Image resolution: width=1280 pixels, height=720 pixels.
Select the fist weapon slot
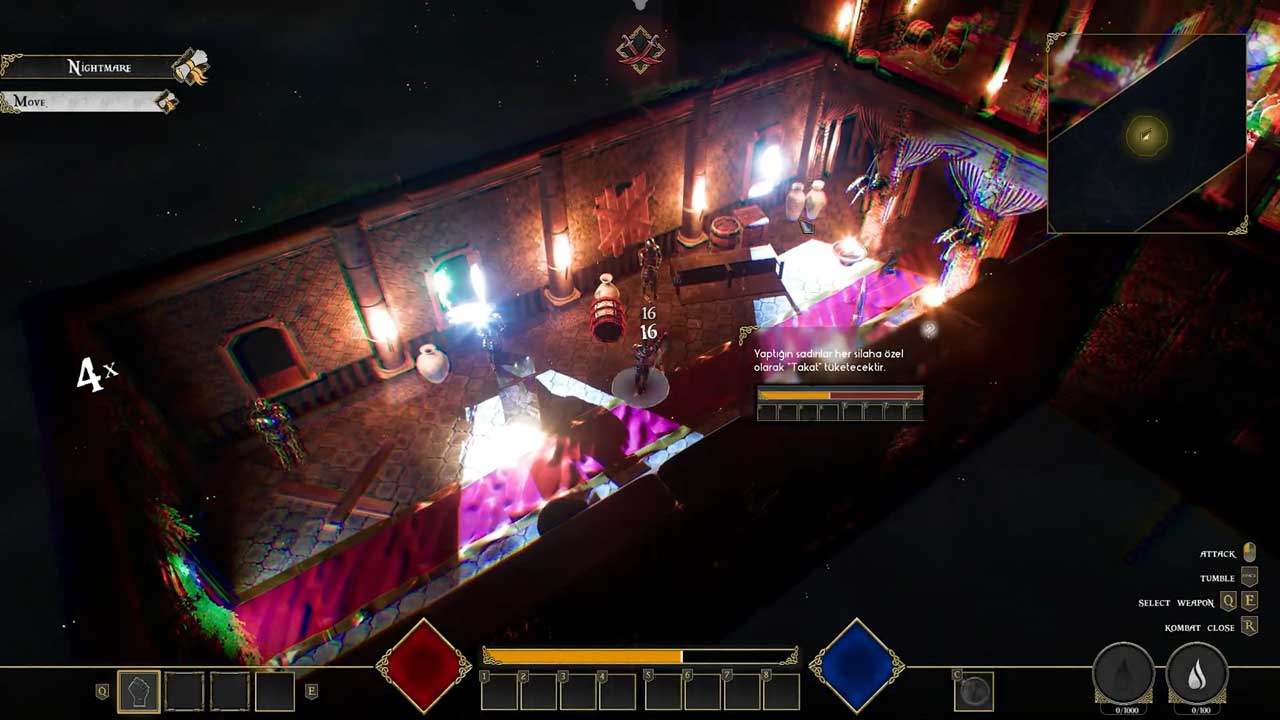point(139,691)
